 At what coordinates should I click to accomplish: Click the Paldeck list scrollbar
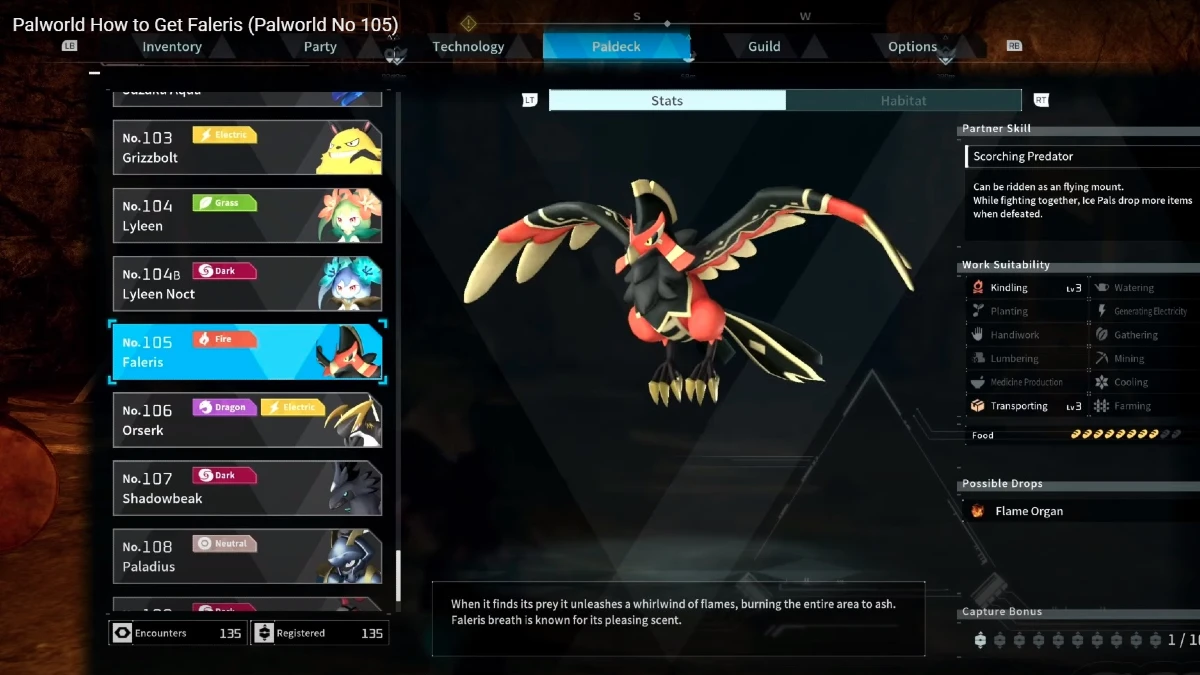click(398, 574)
